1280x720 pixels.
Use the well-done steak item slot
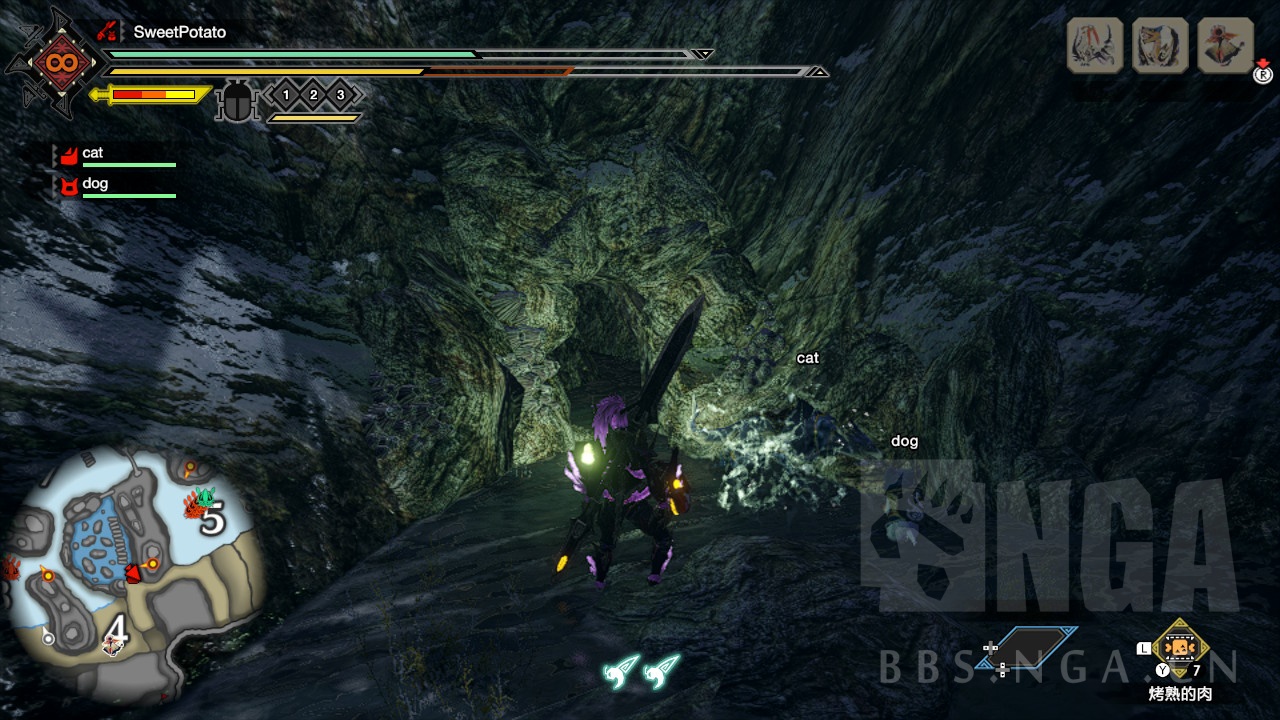pos(1181,649)
